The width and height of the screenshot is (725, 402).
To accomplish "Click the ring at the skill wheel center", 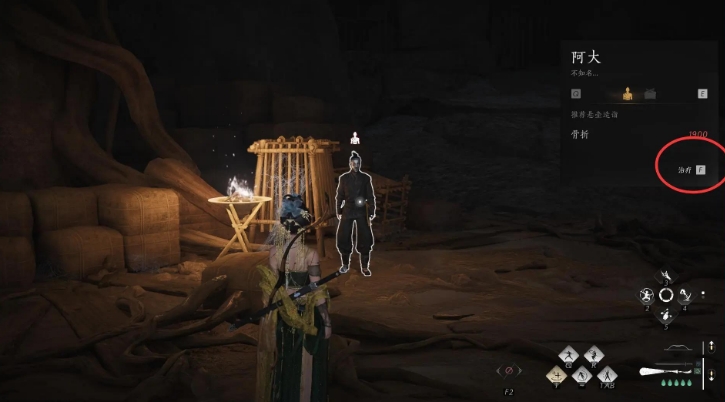I will click(x=666, y=295).
